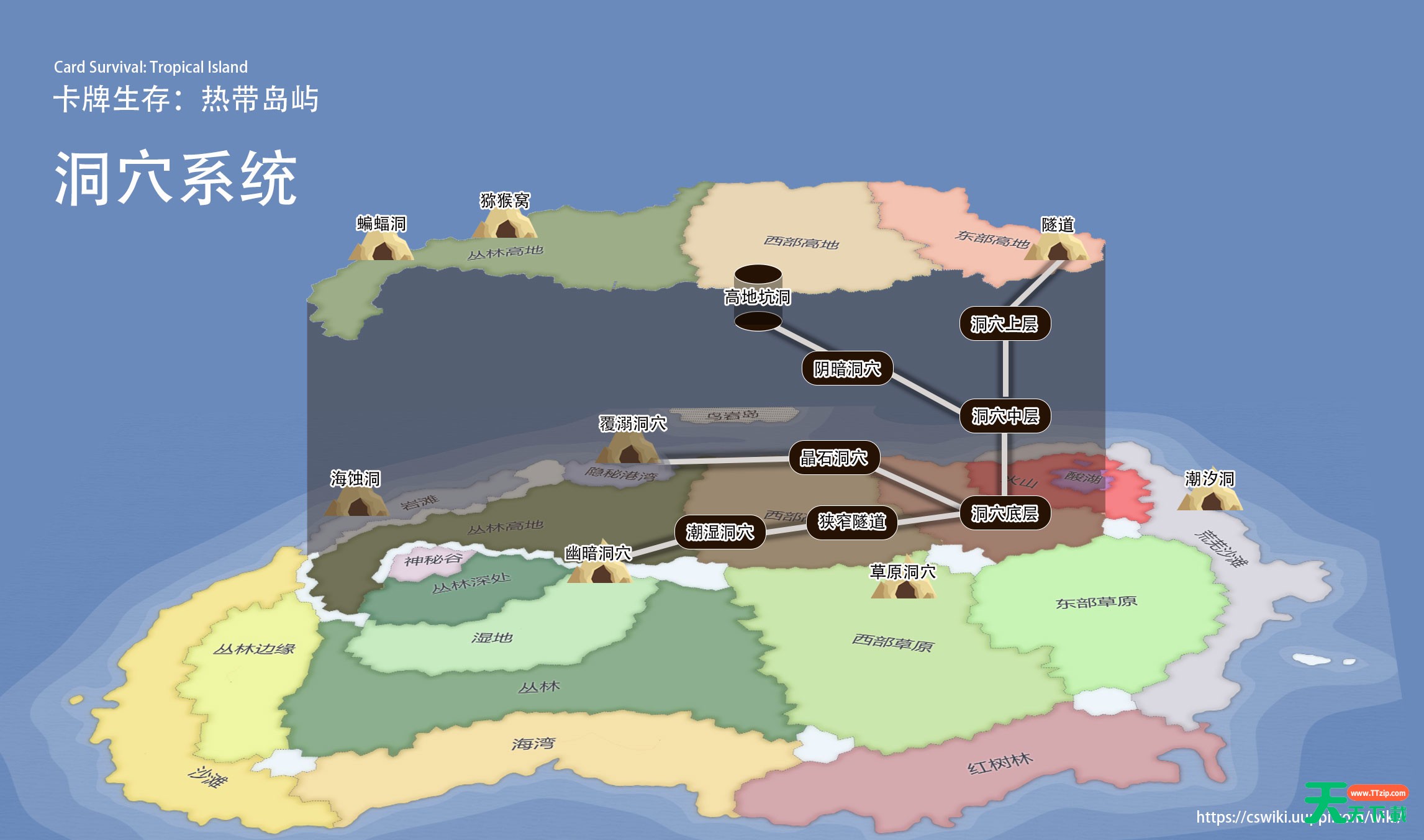Screen dimensions: 1424x840
Task: Select the 猕猴窝 cave entrance marker
Action: [x=505, y=224]
